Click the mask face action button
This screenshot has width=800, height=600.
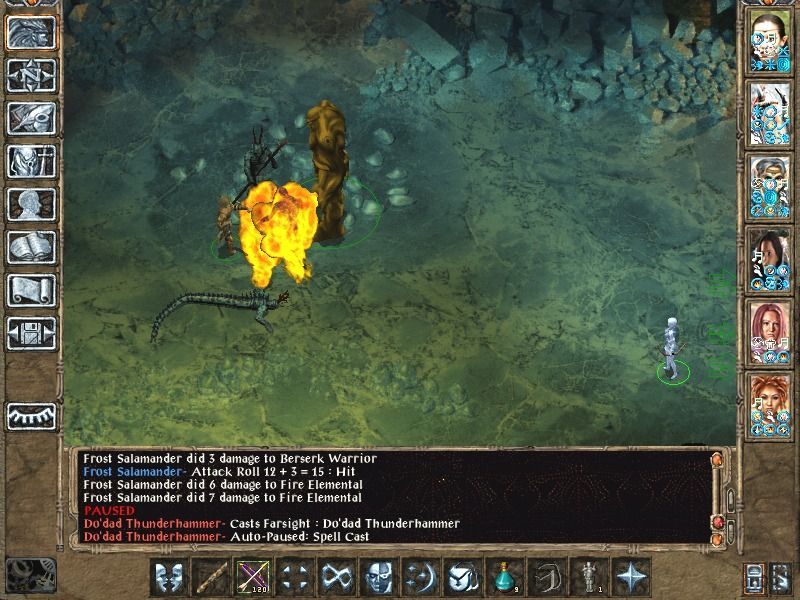coord(377,577)
